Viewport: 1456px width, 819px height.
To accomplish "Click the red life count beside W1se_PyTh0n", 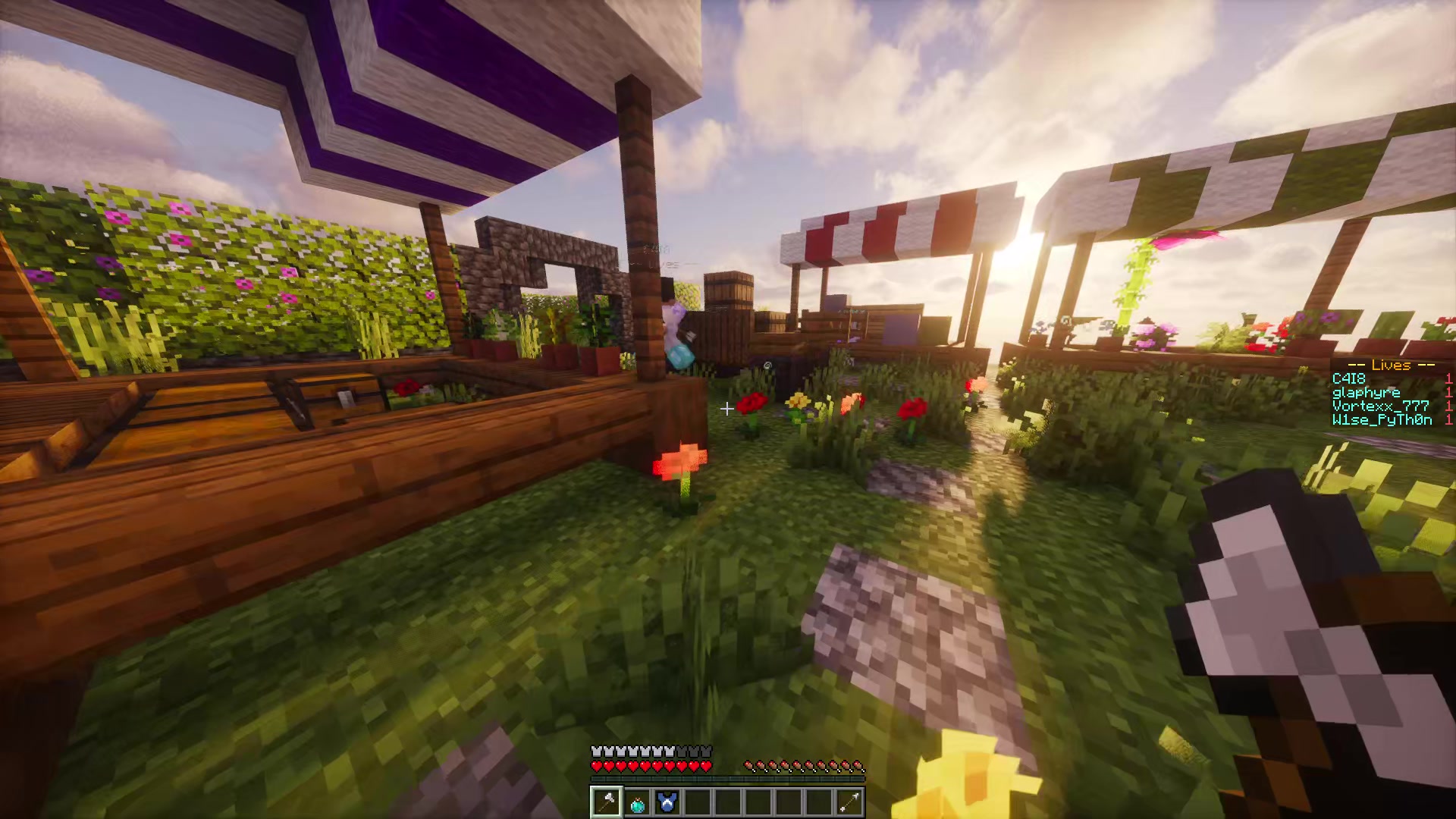I will tap(1449, 419).
